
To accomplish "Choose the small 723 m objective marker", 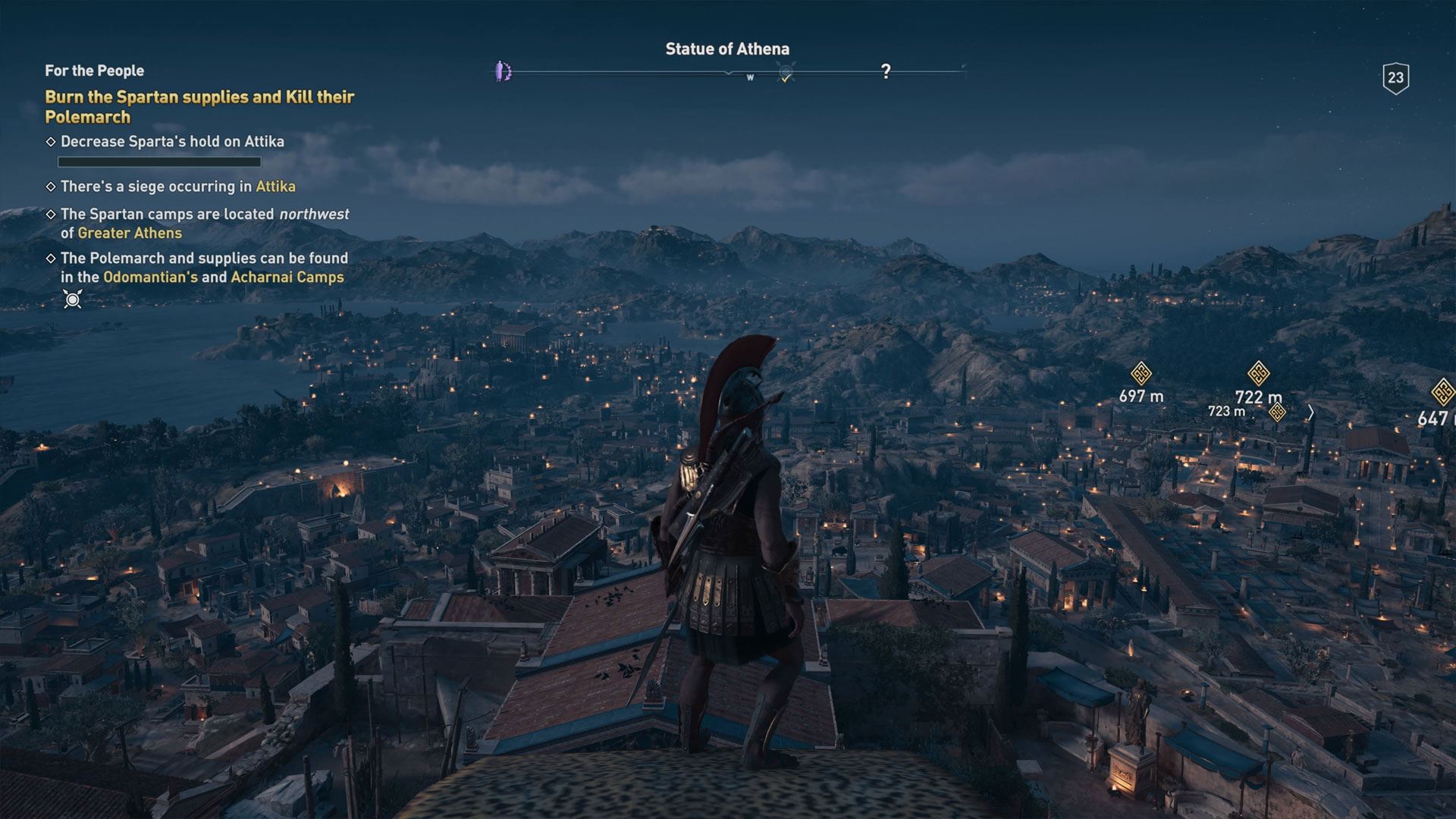I will [x=1277, y=412].
